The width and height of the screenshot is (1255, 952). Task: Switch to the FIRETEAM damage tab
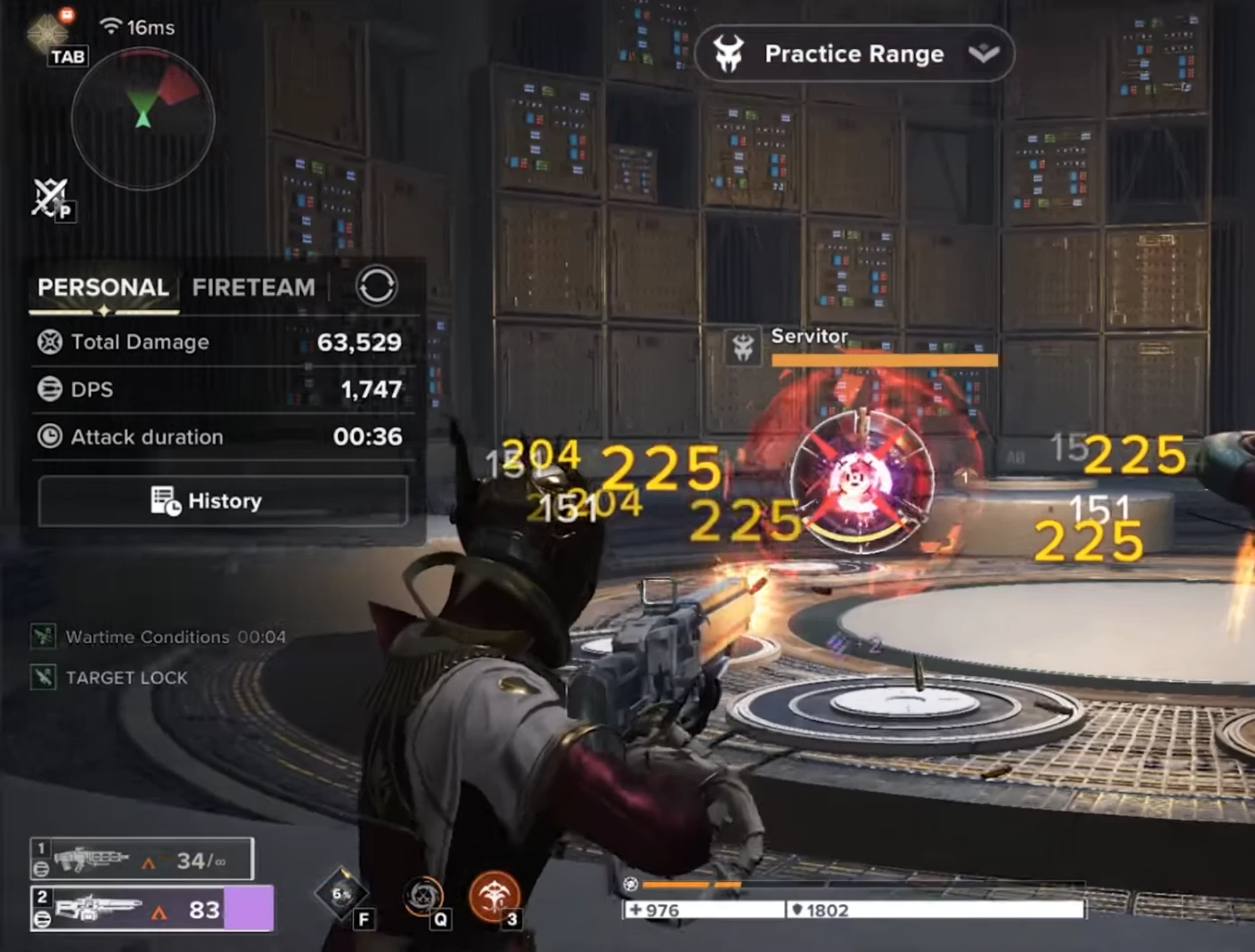click(253, 287)
